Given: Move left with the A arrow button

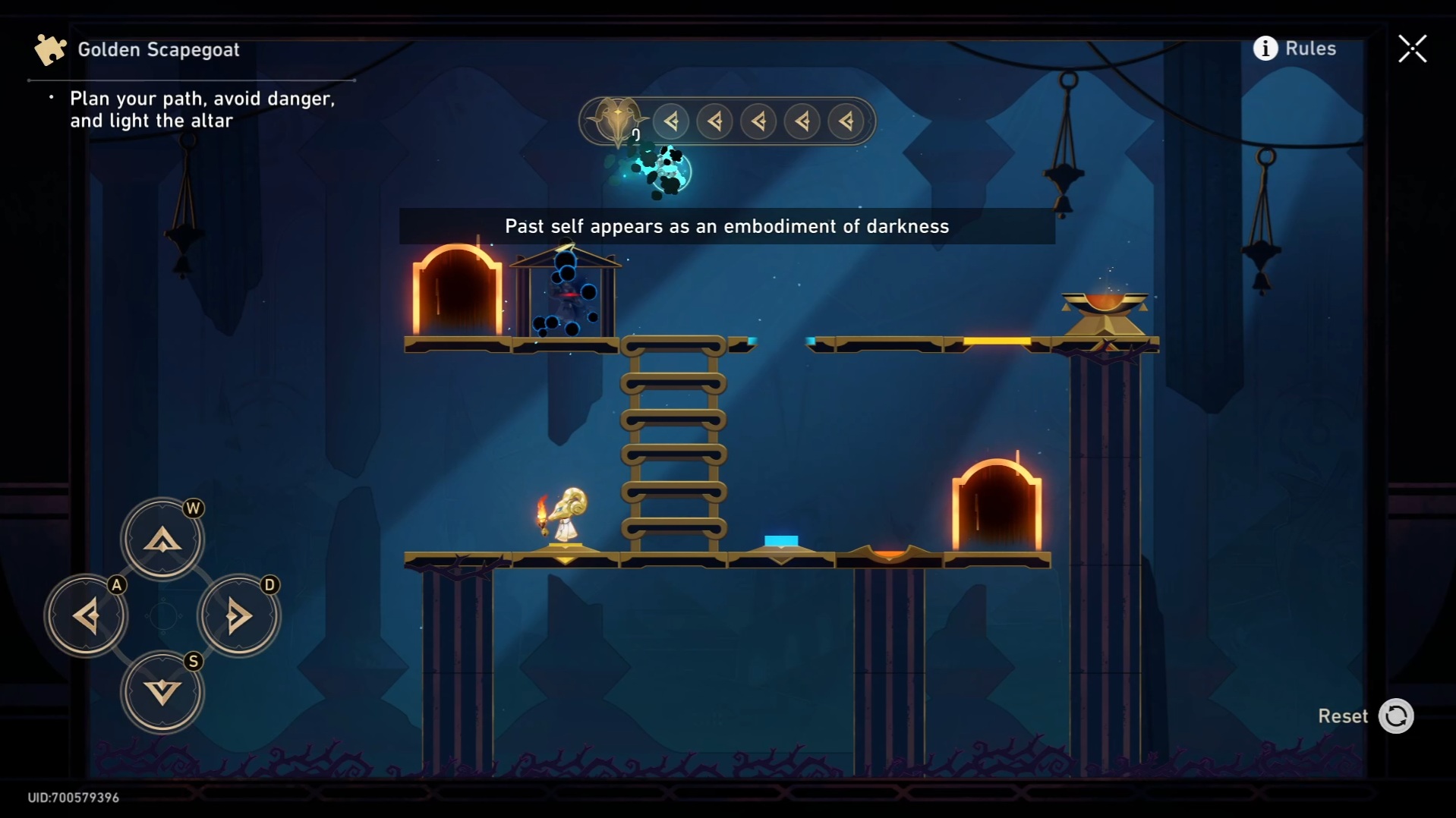Looking at the screenshot, I should coord(87,615).
